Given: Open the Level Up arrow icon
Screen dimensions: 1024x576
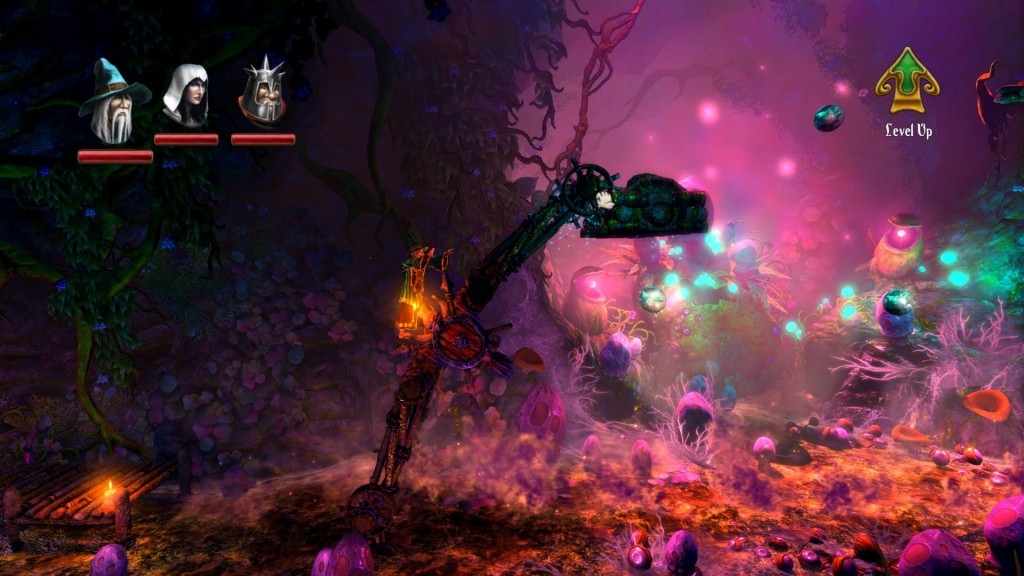Looking at the screenshot, I should (x=907, y=81).
